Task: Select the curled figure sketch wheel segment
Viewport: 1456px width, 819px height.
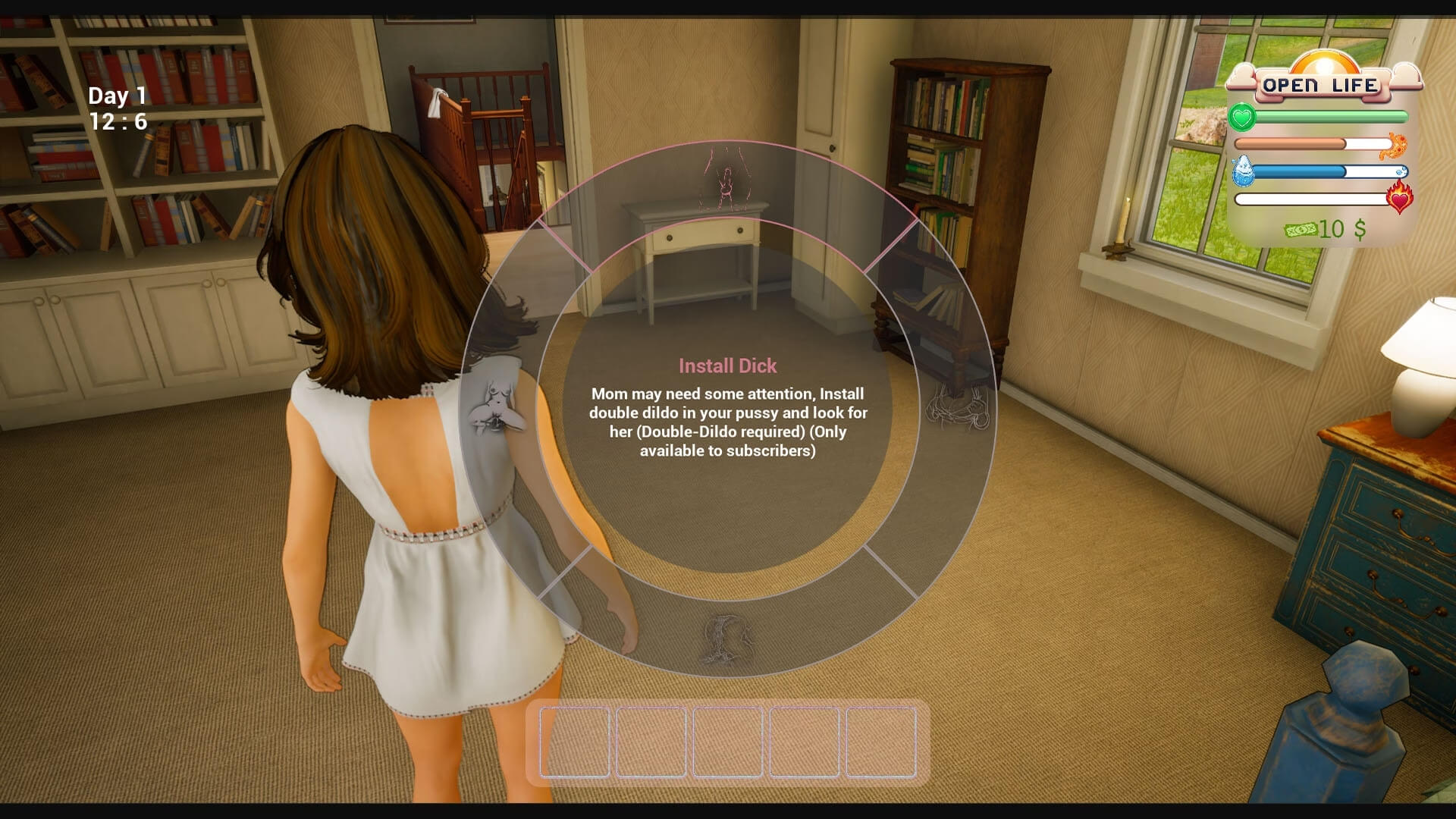Action: (x=726, y=639)
